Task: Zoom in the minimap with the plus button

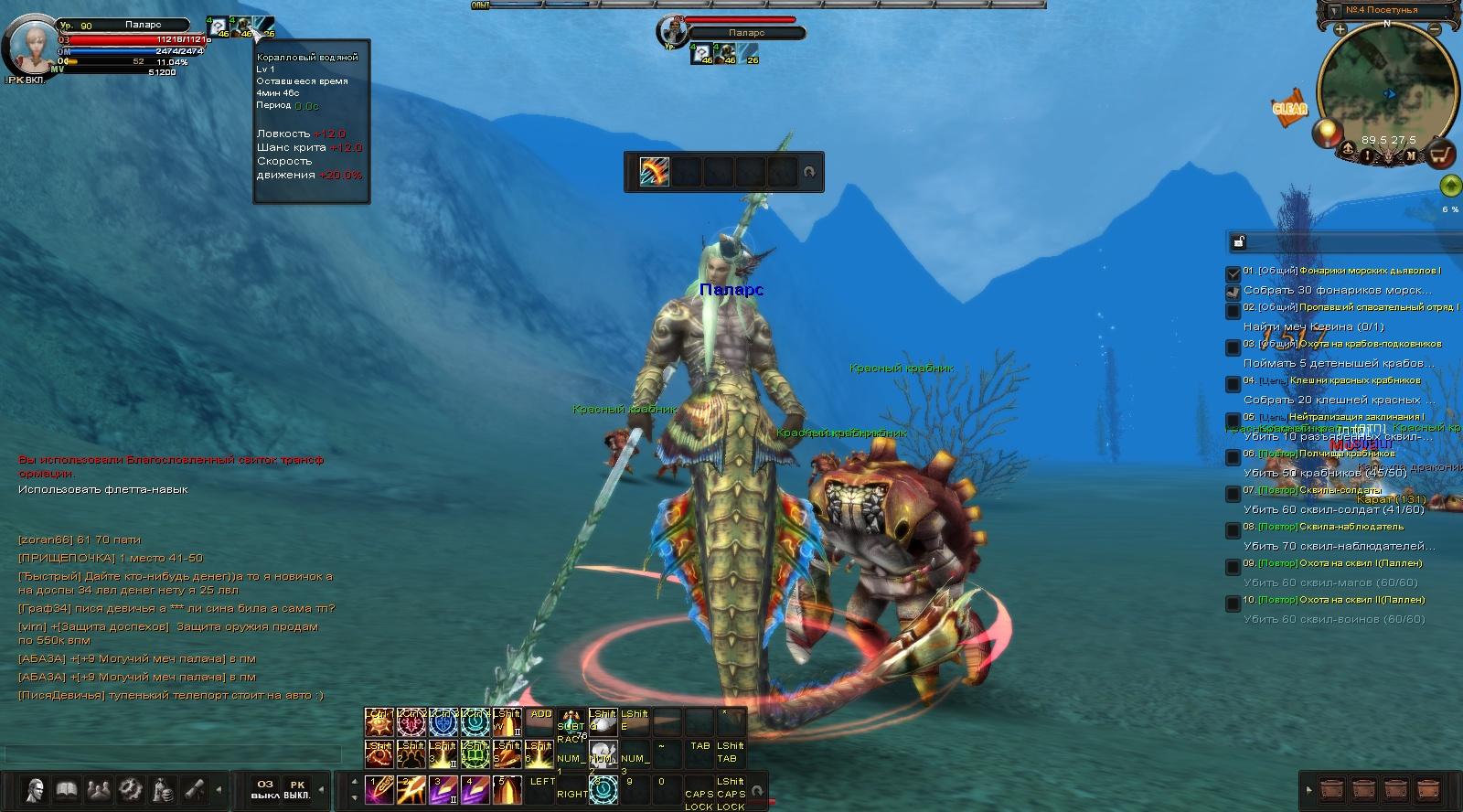Action: click(x=1340, y=30)
